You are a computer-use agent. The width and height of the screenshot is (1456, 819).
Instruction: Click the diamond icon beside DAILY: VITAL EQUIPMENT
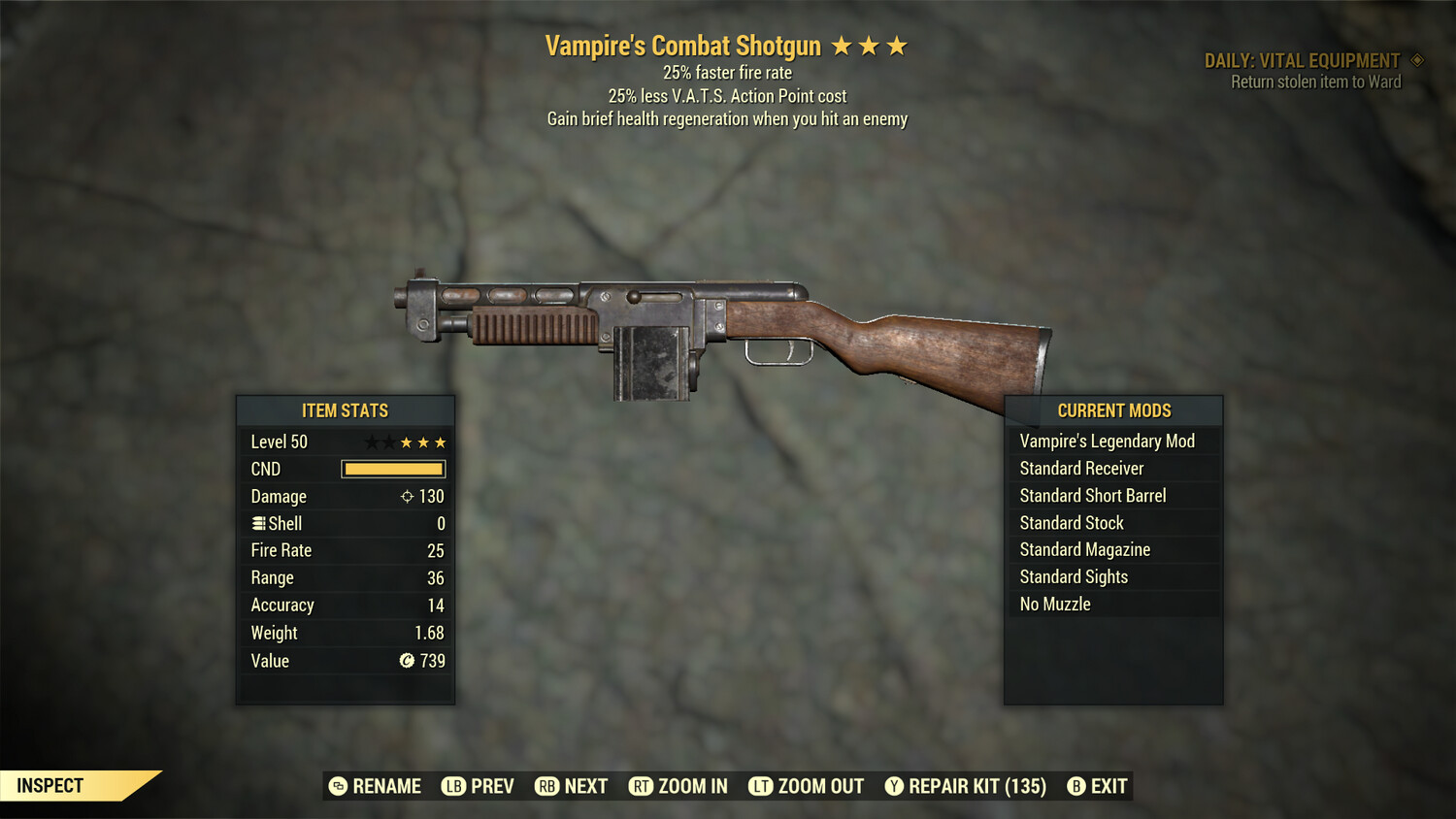1416,59
